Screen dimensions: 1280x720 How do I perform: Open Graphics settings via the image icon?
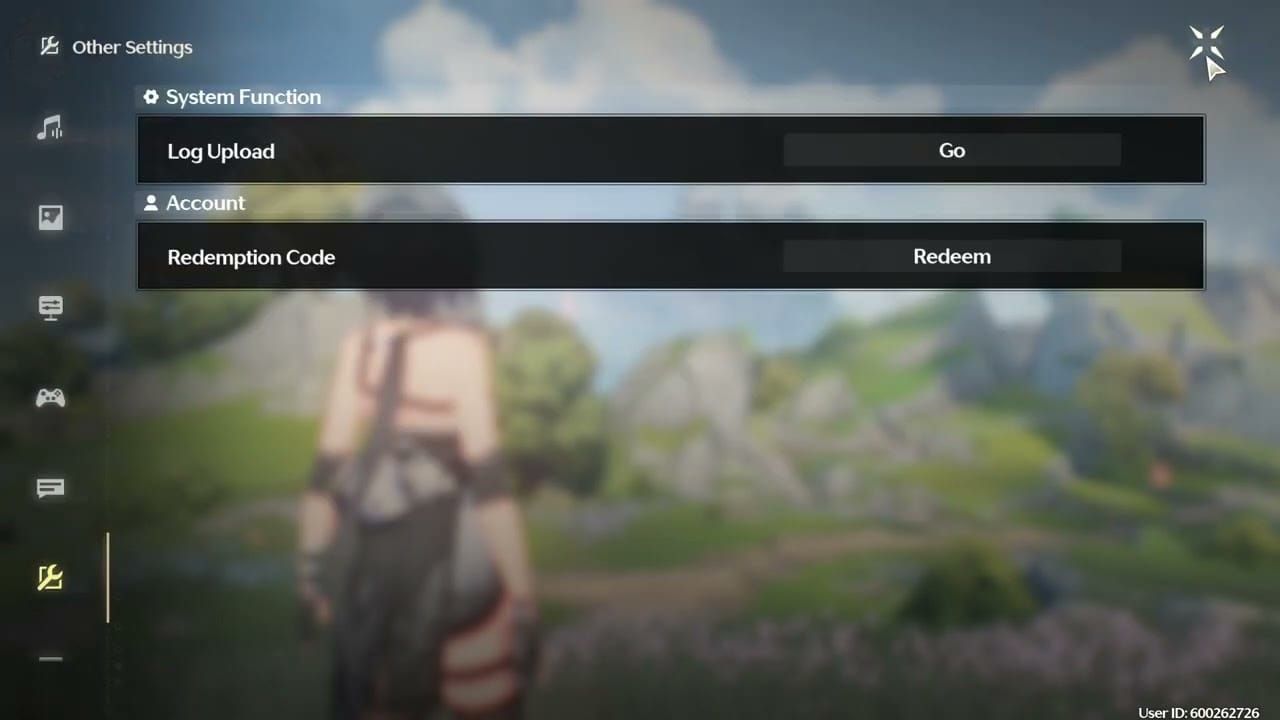tap(50, 217)
